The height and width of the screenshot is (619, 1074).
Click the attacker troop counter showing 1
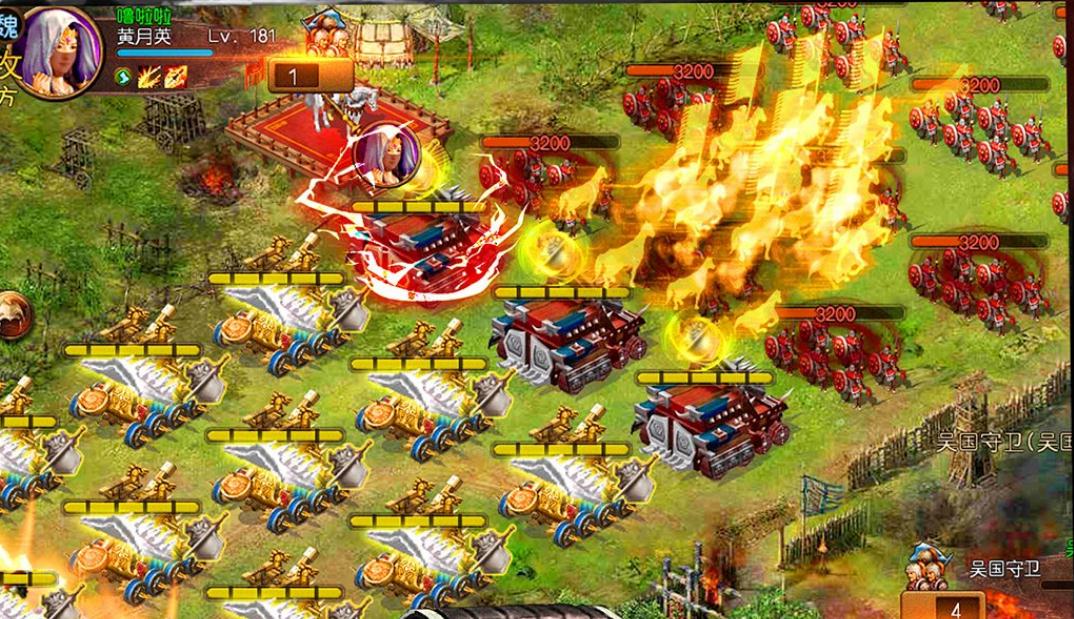point(296,75)
